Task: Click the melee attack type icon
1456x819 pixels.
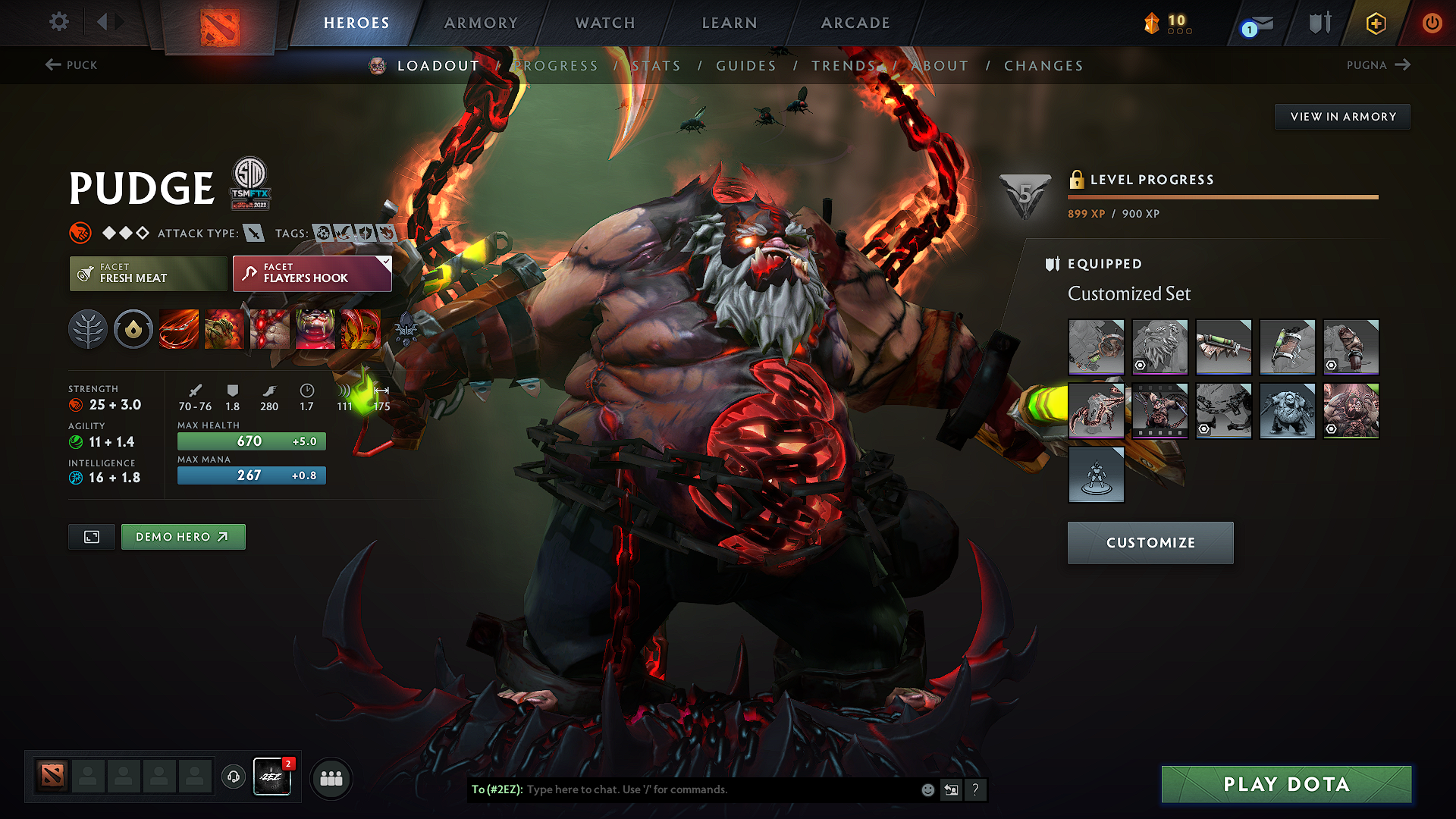Action: 253,233
